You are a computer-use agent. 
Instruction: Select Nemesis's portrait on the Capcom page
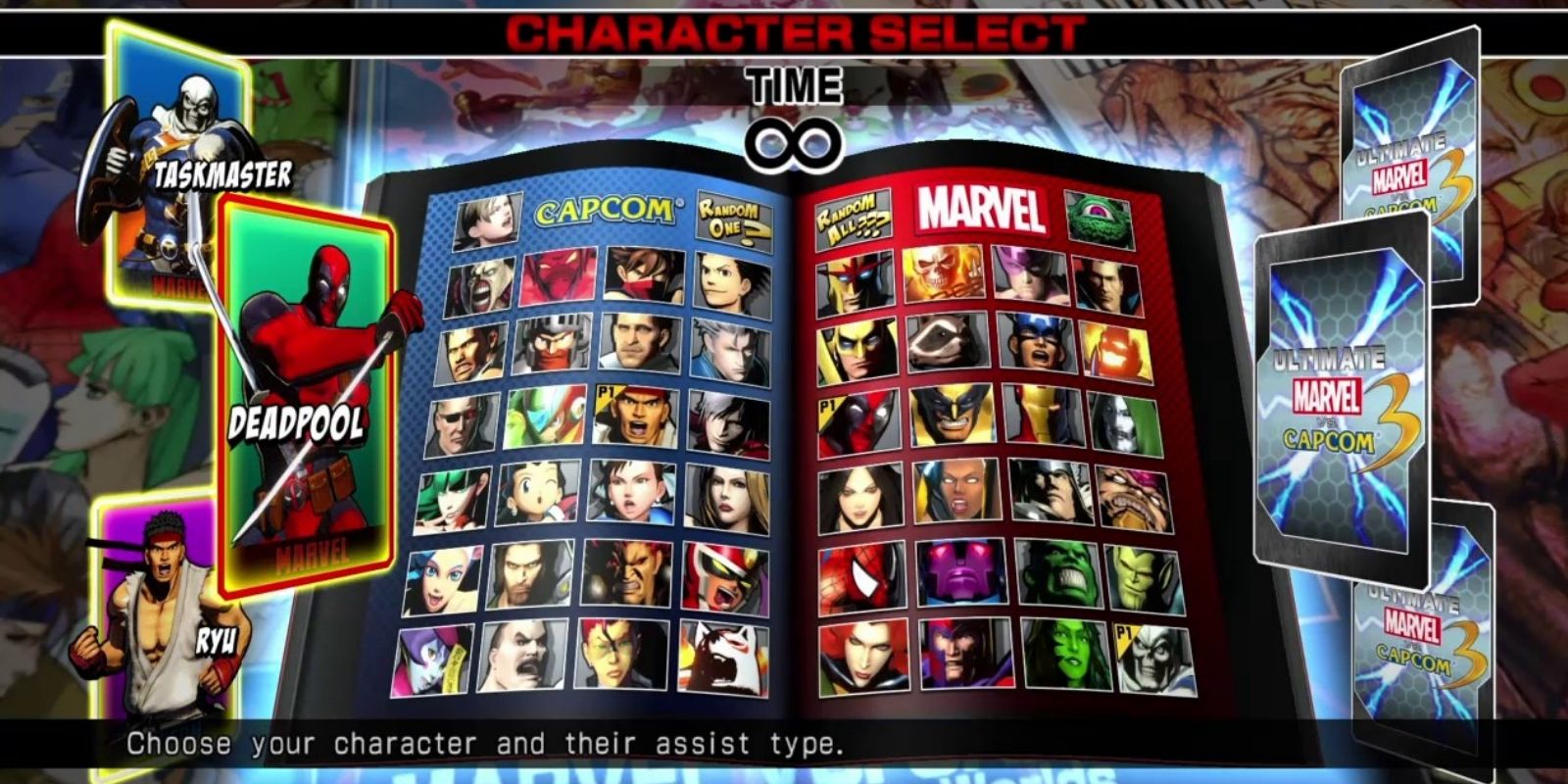486,279
